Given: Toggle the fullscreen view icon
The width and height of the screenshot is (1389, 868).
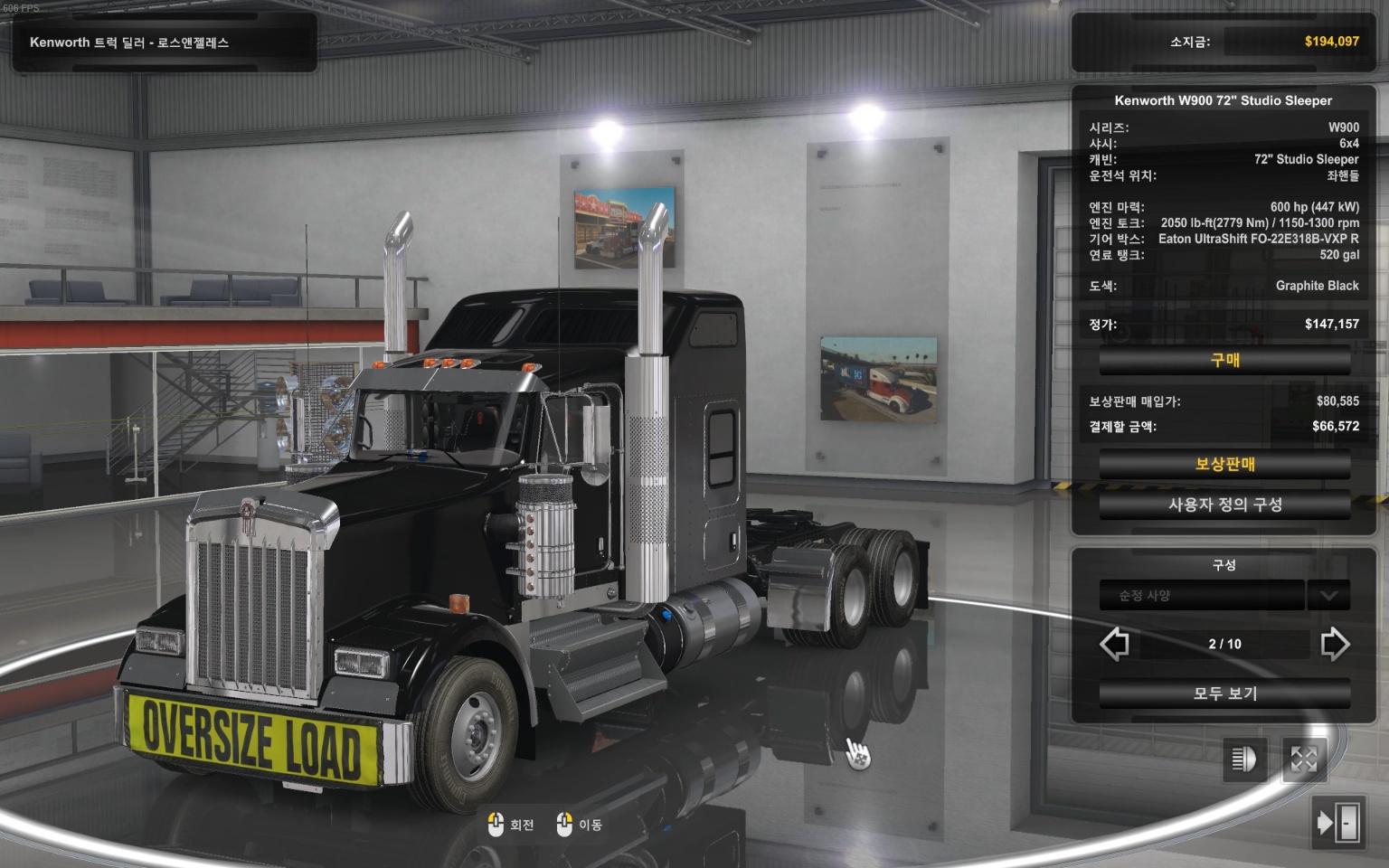Looking at the screenshot, I should coord(1303,759).
